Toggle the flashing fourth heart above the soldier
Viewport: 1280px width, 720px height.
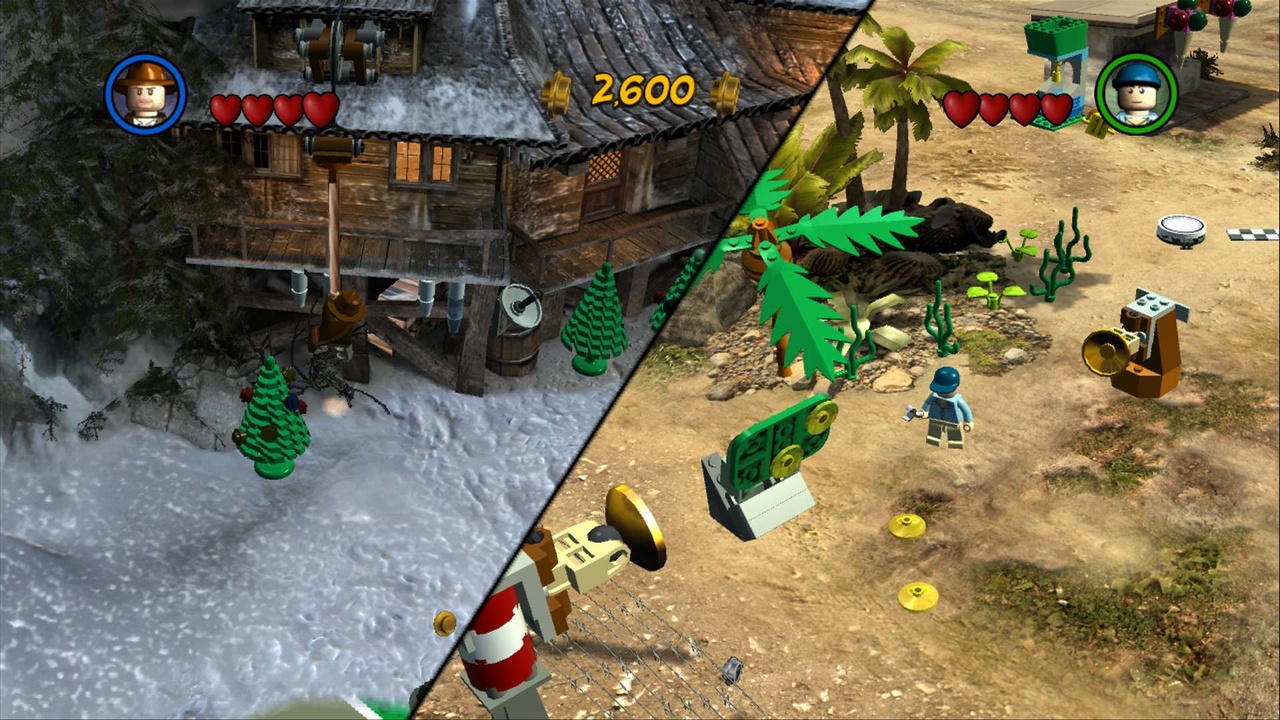pyautogui.click(x=1053, y=108)
